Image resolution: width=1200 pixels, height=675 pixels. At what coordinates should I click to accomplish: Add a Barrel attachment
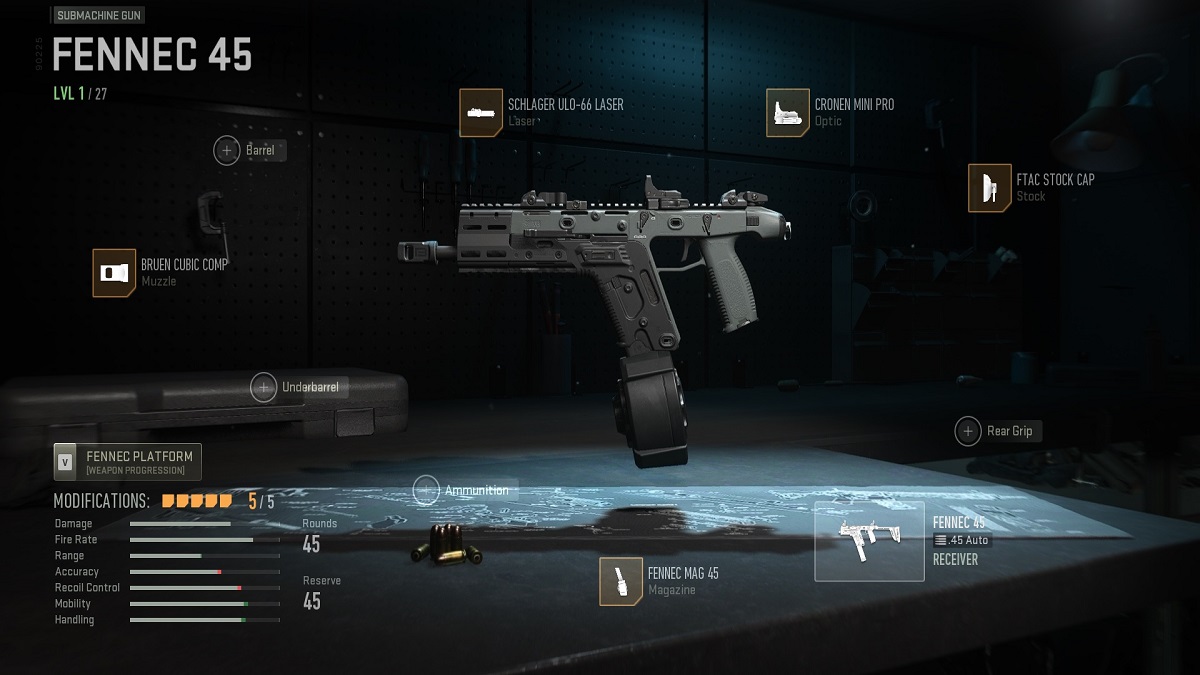pos(227,151)
